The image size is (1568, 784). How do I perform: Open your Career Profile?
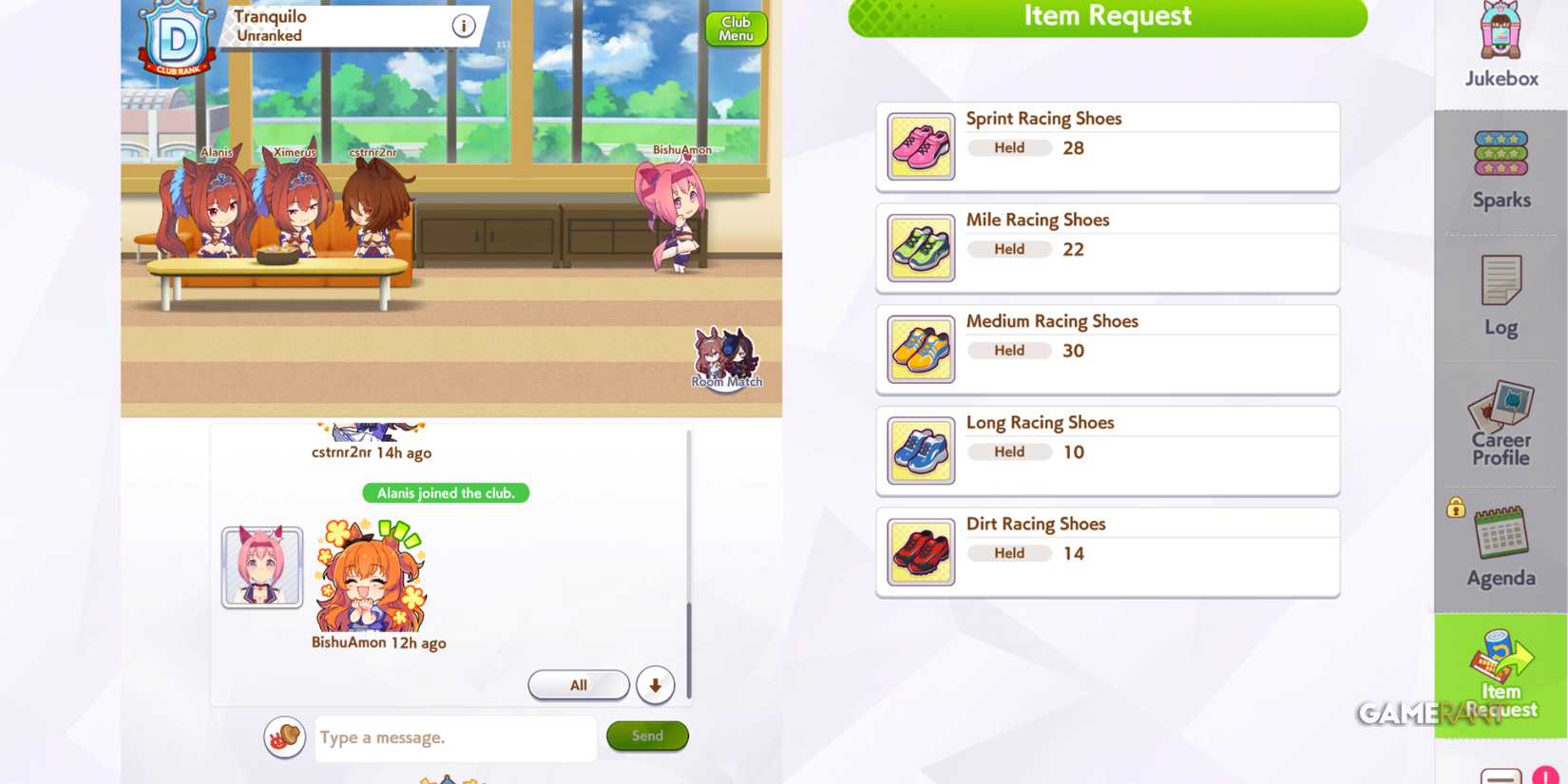(x=1500, y=423)
